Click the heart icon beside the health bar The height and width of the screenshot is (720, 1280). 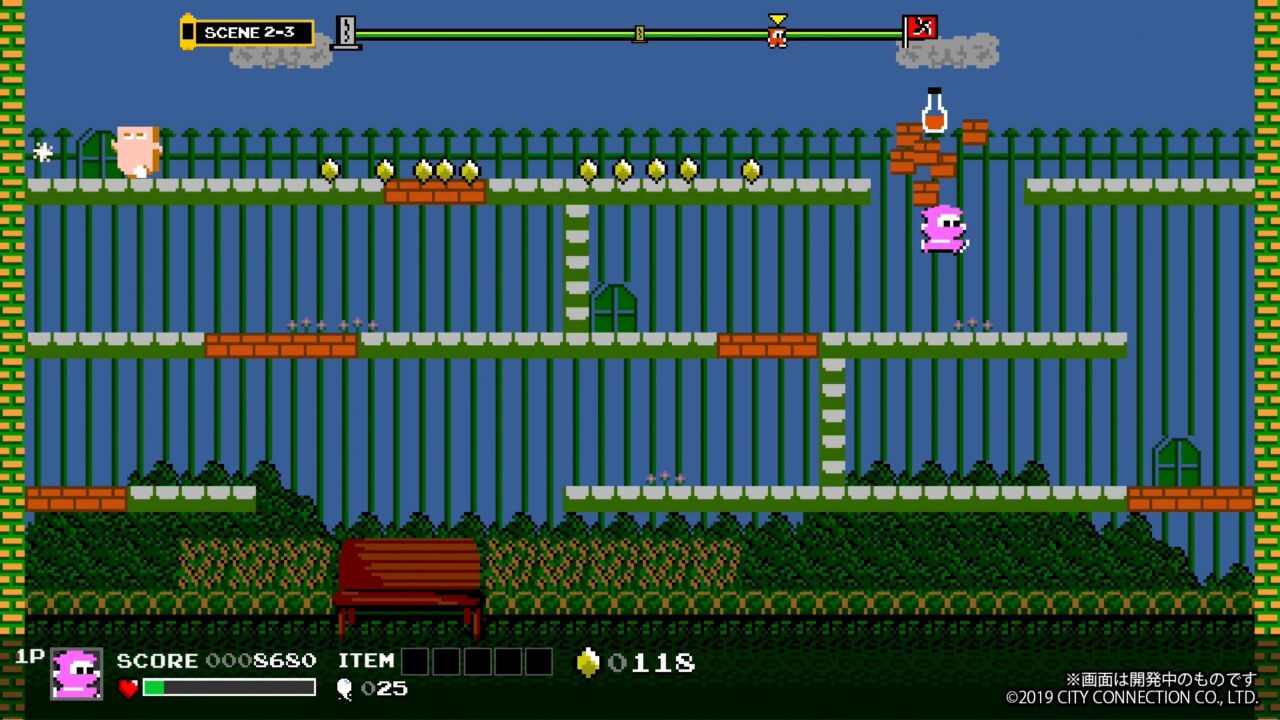[128, 689]
